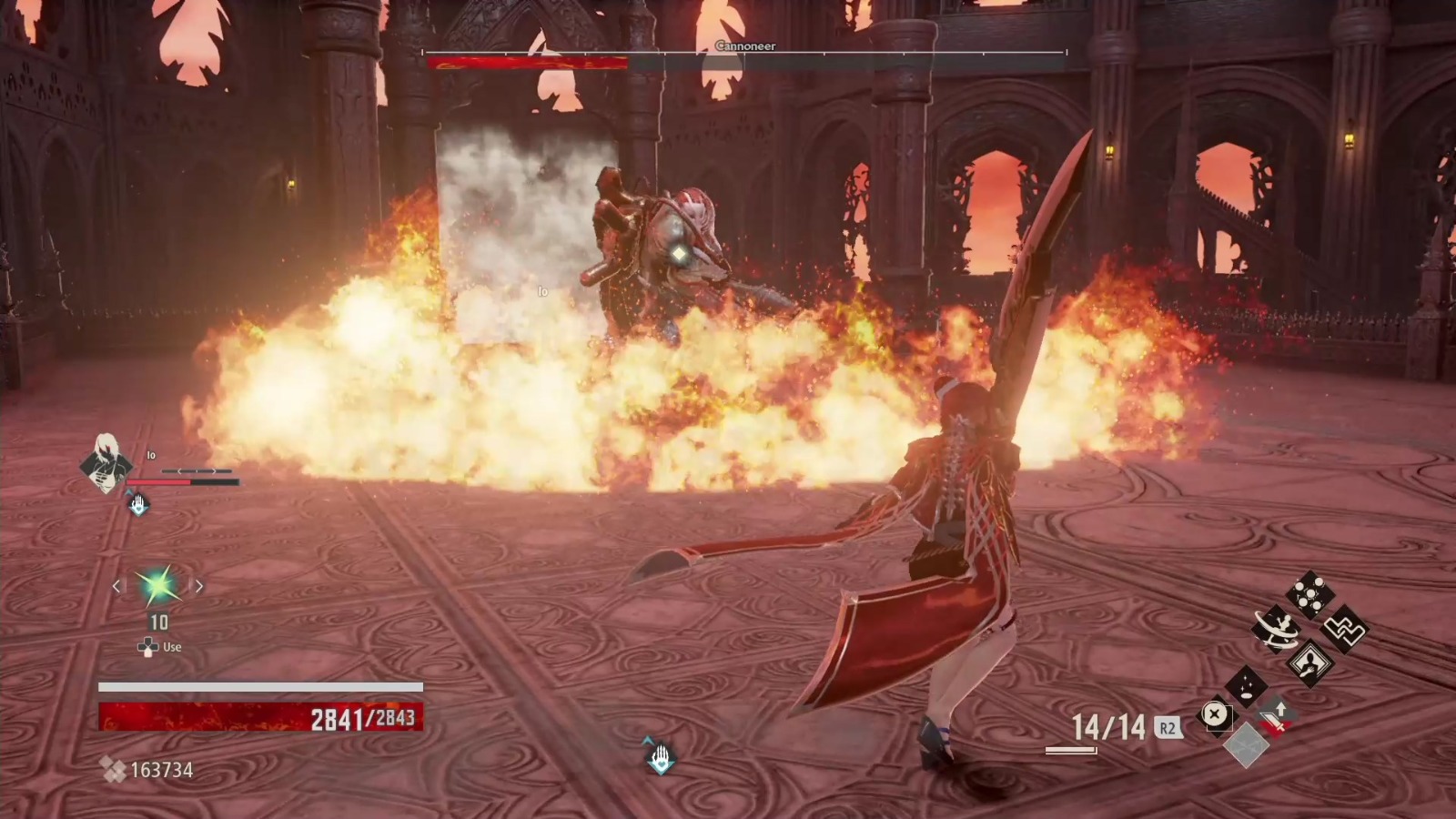Click the arrows above Io's health bar
This screenshot has height=819, width=1456.
pyautogui.click(x=196, y=471)
